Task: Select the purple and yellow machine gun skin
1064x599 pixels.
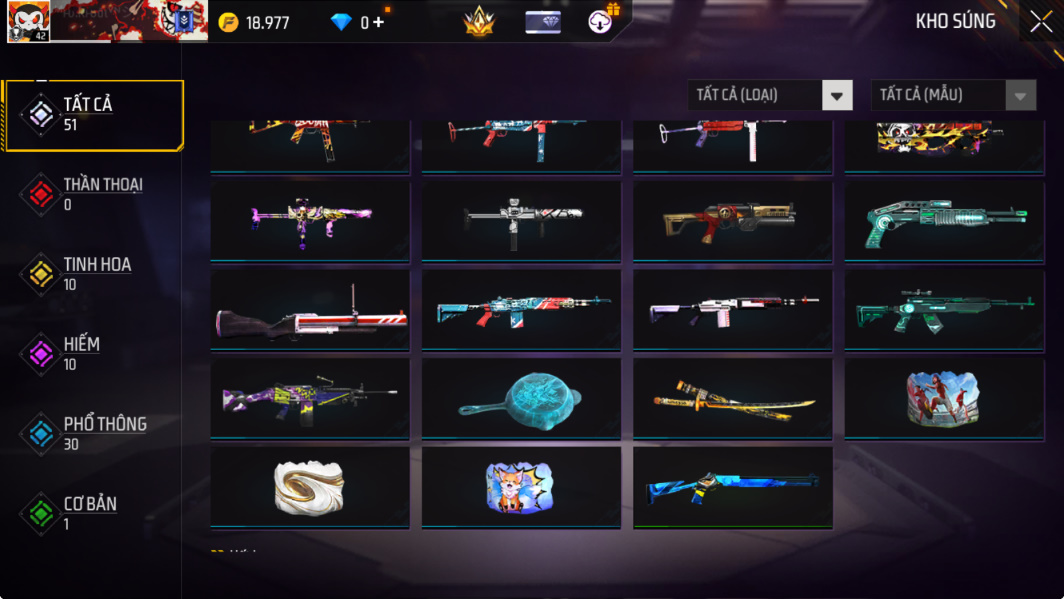Action: (310, 399)
